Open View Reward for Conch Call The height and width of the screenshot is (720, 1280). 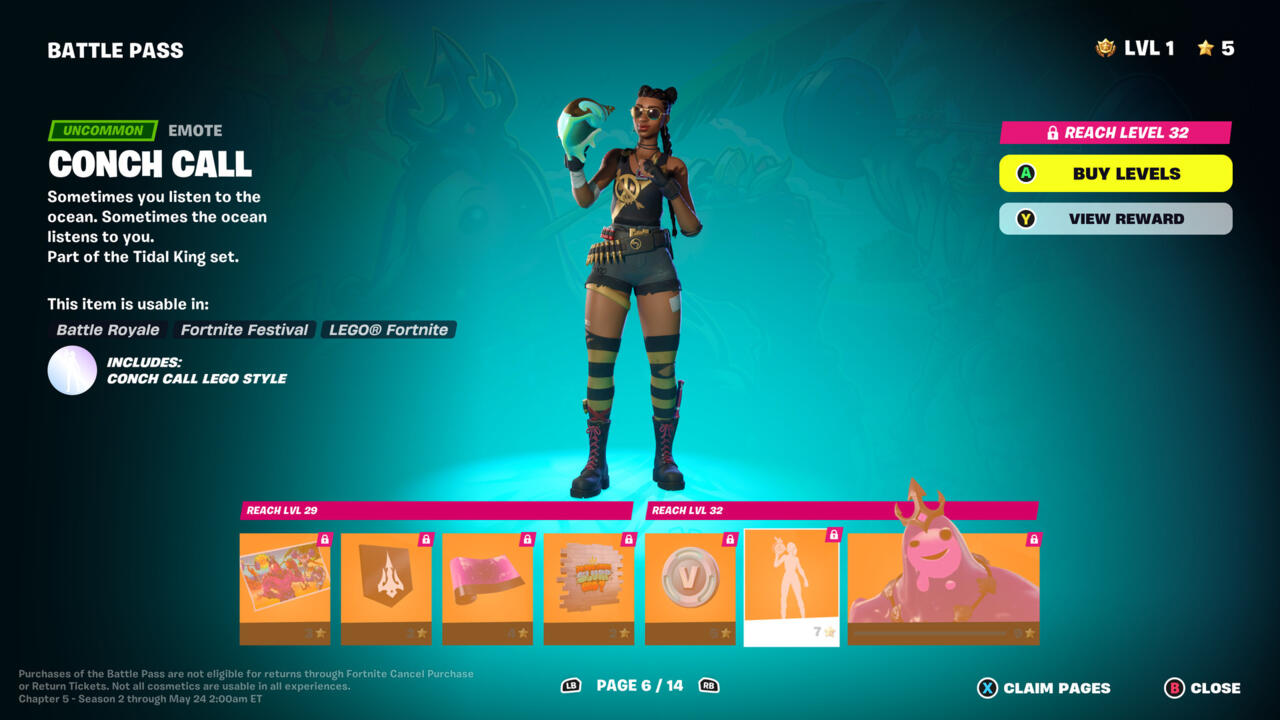tap(1115, 219)
